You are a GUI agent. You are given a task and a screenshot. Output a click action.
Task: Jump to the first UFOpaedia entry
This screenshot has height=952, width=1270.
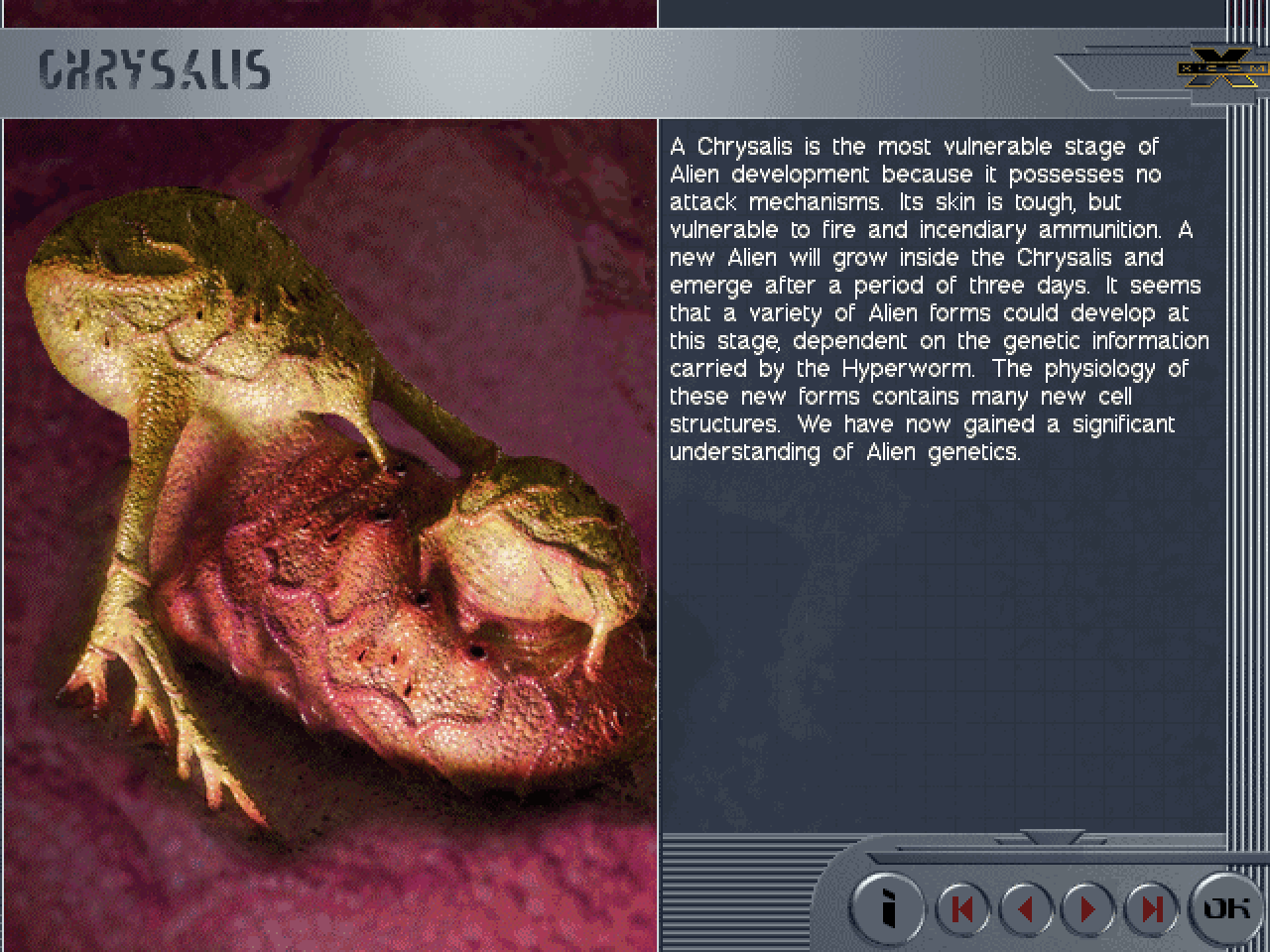962,908
